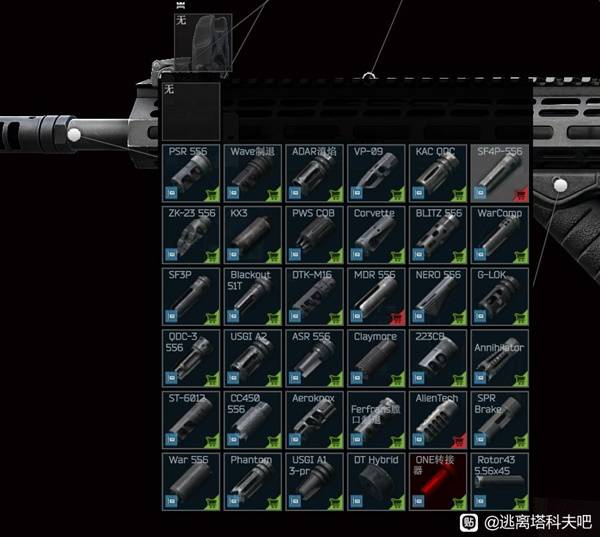Equip the WarComp flash hider
Viewport: 600px width, 537px height.
point(500,234)
